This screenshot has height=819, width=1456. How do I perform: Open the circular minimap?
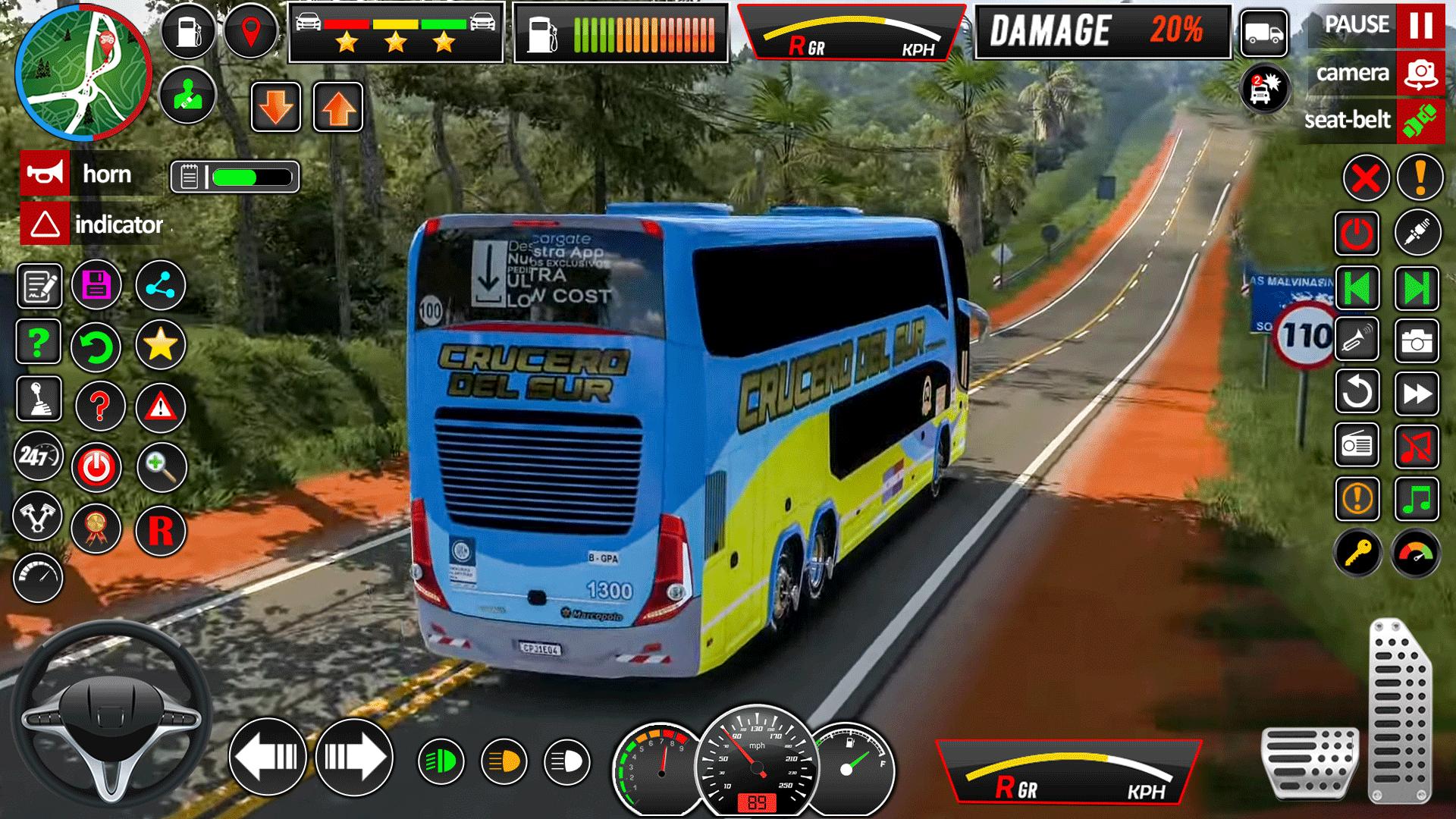tap(83, 72)
